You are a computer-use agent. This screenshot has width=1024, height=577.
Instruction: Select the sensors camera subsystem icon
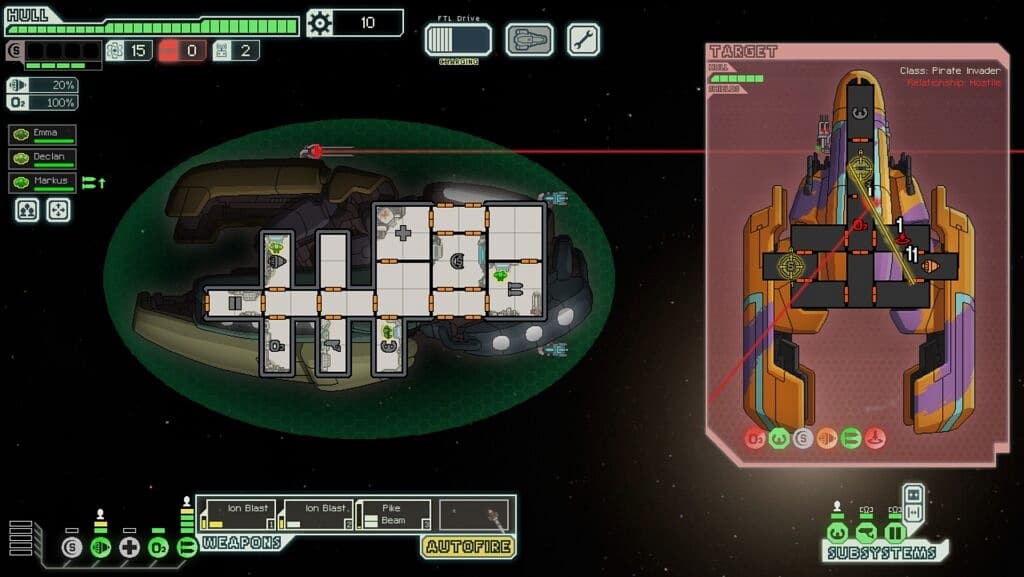pos(866,534)
